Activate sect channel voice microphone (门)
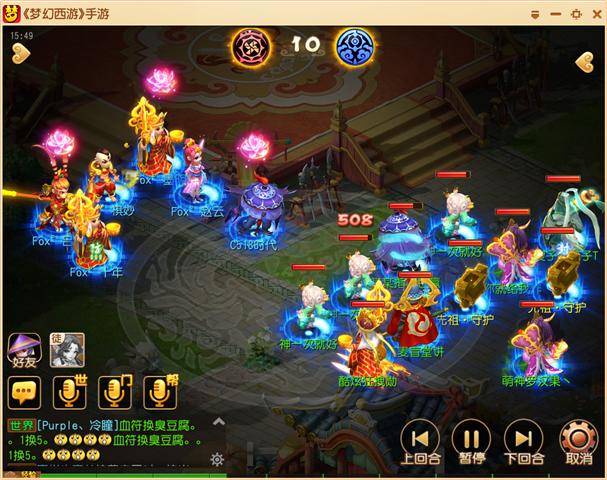This screenshot has width=607, height=480. click(x=114, y=391)
